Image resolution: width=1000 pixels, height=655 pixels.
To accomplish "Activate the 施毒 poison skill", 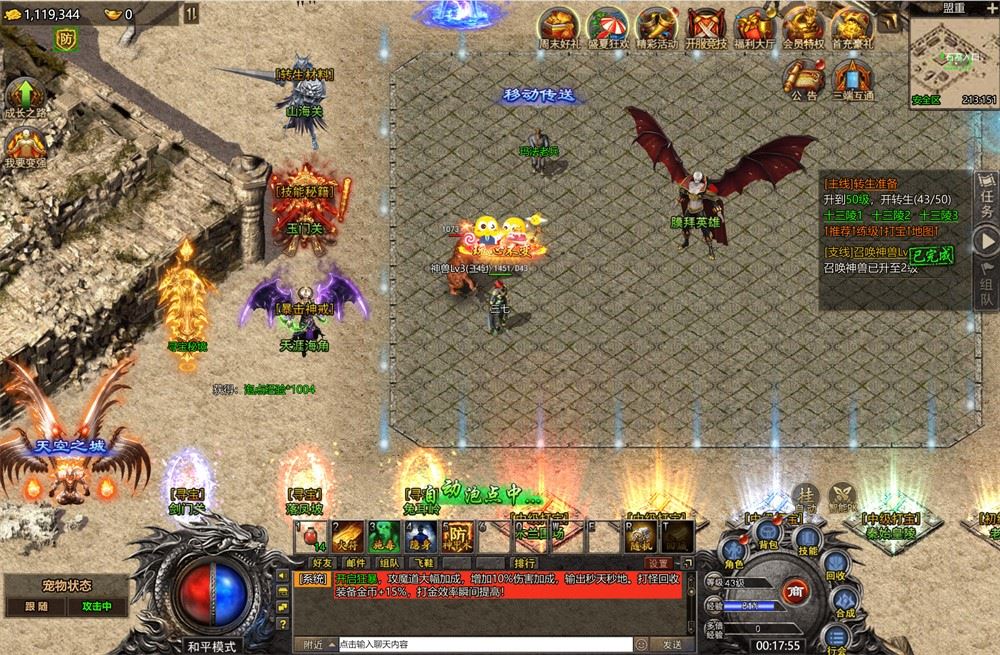I will tap(384, 536).
